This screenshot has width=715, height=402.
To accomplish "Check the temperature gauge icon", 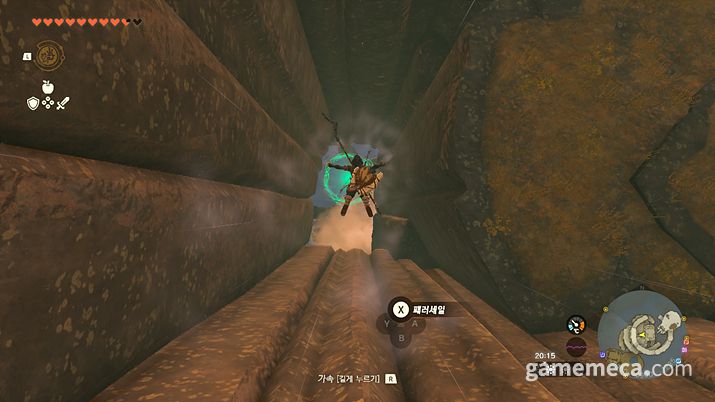I will [x=575, y=325].
